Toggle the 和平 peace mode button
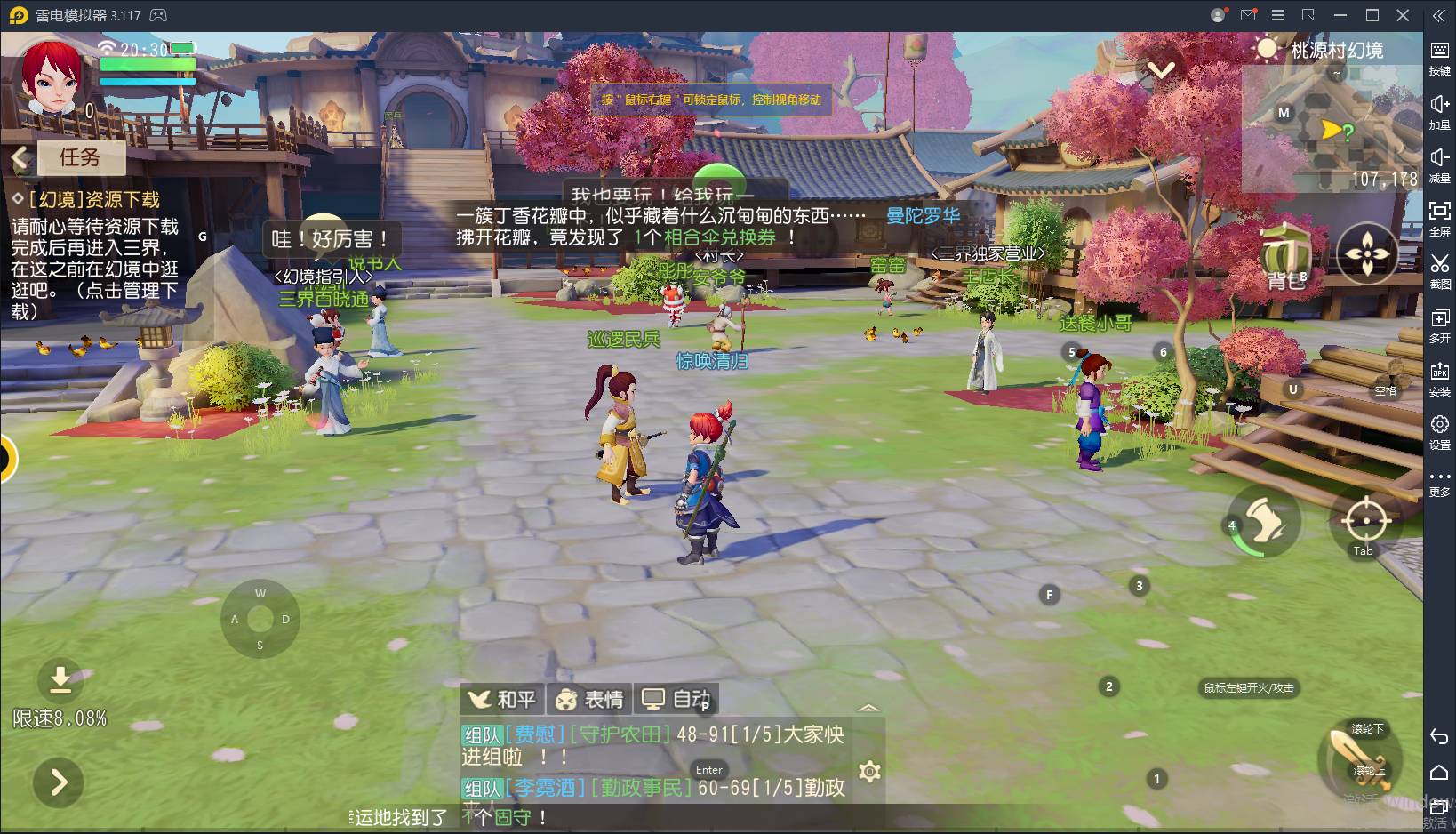Viewport: 1456px width, 834px height. pos(502,700)
